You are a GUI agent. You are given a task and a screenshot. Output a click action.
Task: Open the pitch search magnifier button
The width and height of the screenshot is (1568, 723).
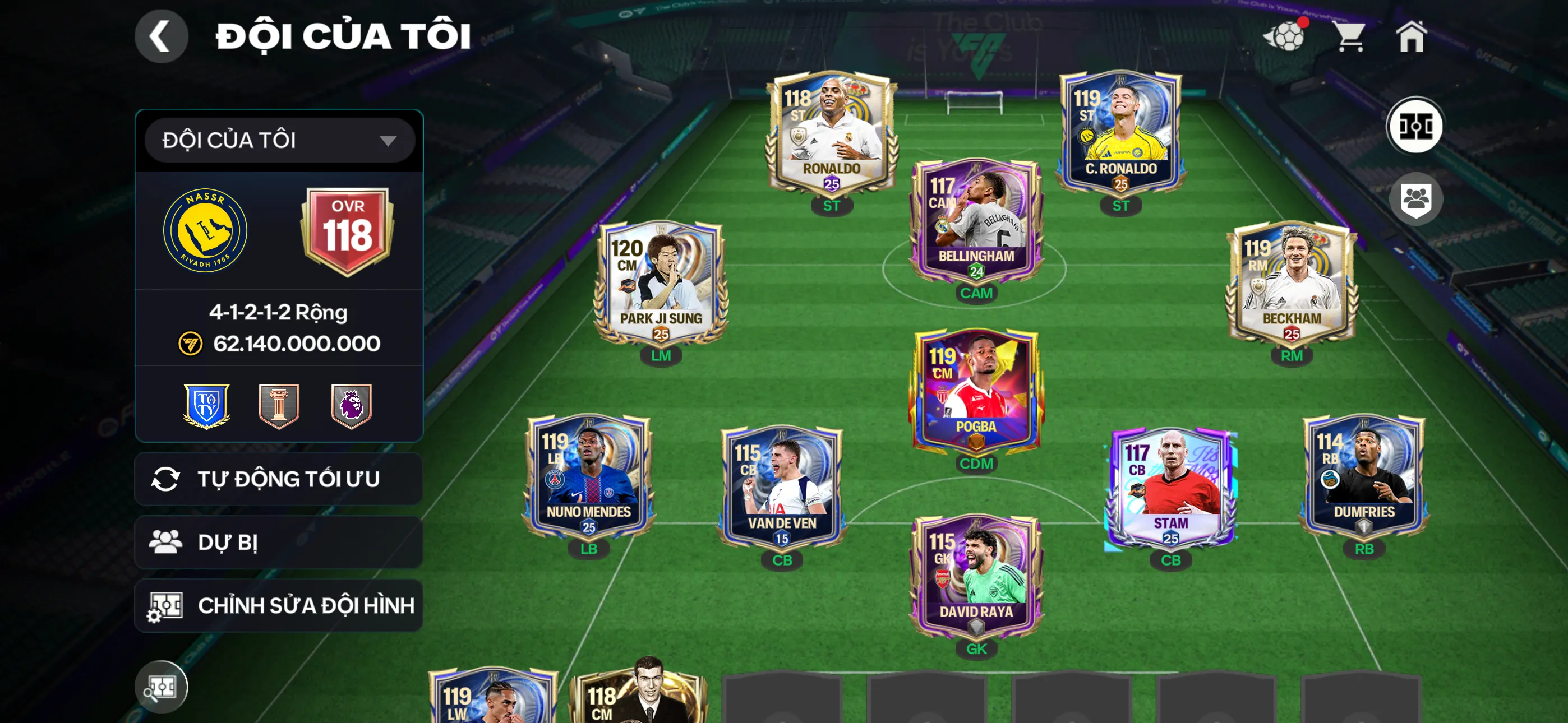(162, 687)
